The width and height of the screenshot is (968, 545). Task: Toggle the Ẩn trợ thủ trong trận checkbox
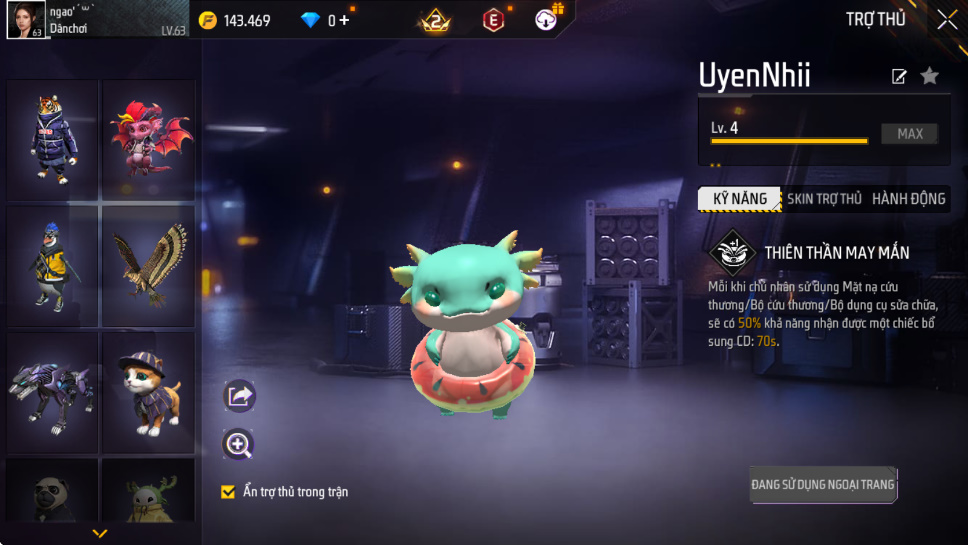[228, 492]
